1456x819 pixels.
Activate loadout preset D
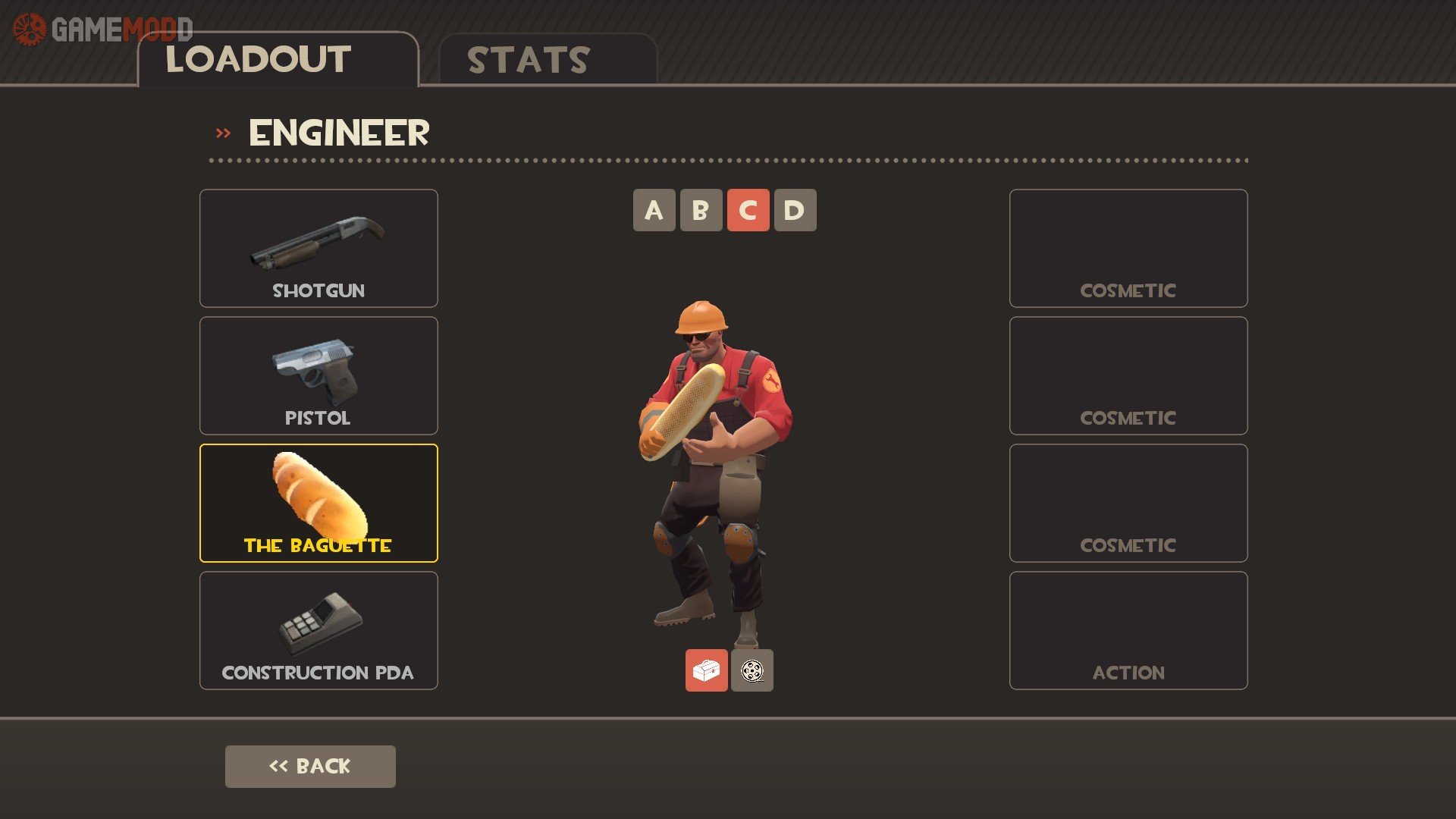[795, 210]
